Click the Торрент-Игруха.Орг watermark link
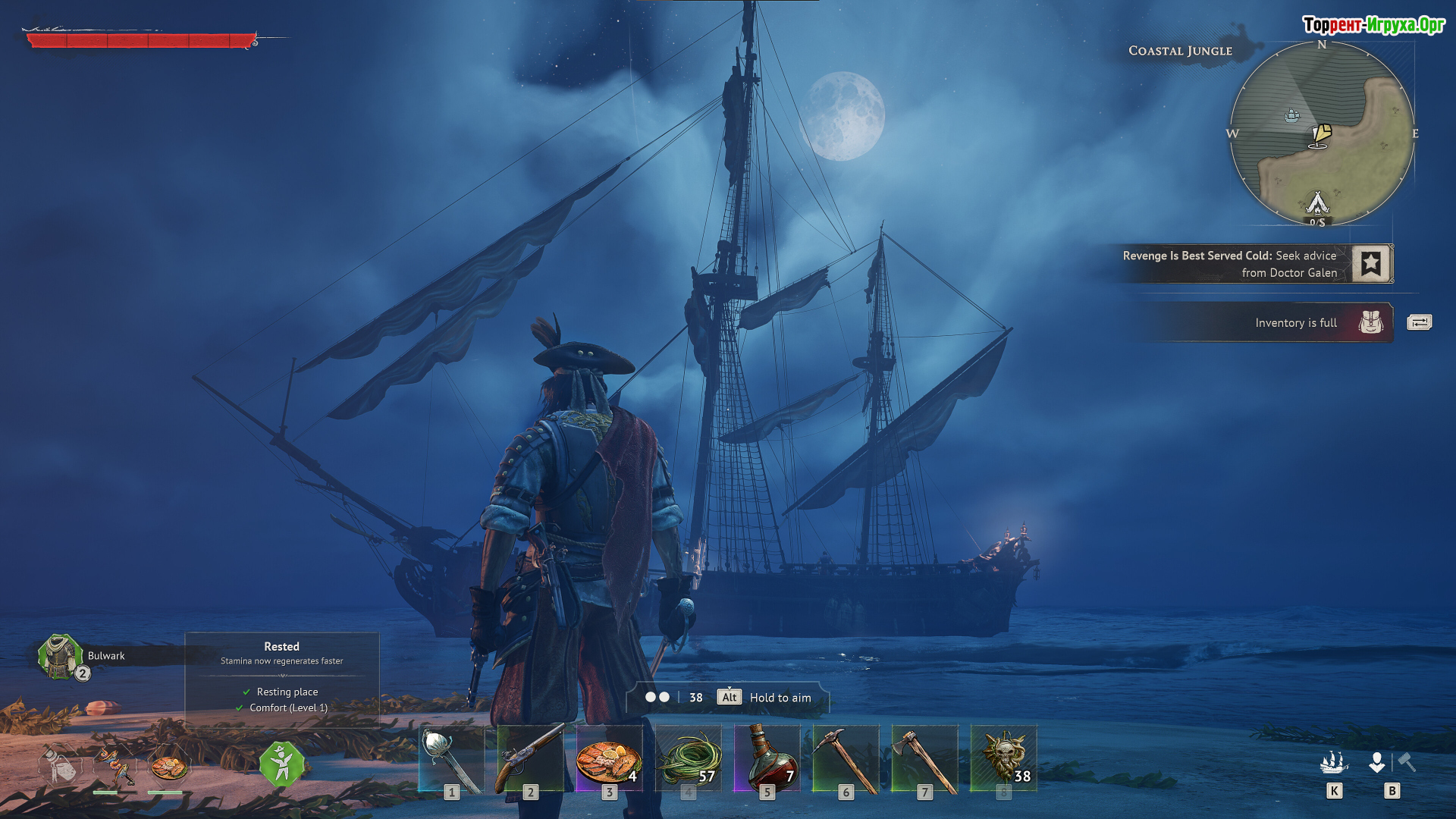Screen dimensions: 1456x819 pyautogui.click(x=1373, y=25)
